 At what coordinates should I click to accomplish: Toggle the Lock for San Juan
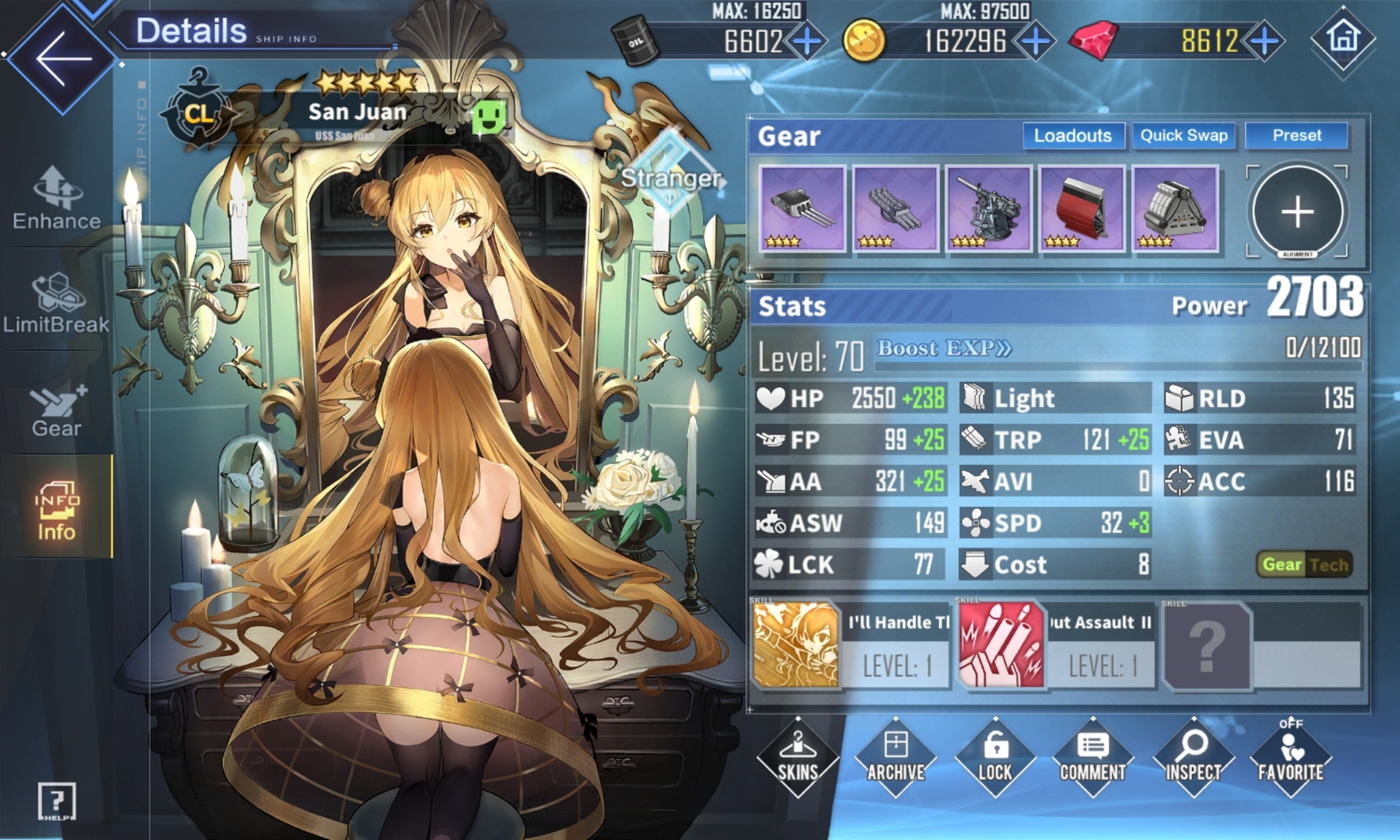[995, 758]
